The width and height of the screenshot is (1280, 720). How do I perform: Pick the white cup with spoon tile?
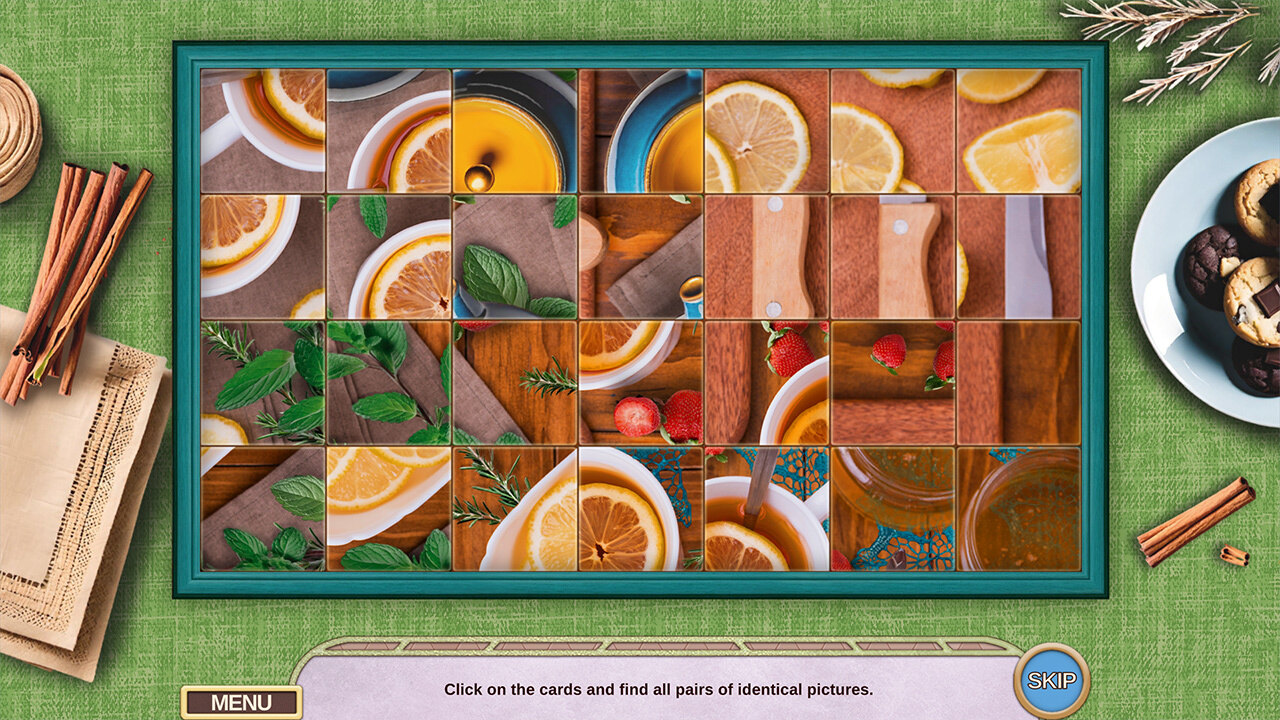click(767, 509)
